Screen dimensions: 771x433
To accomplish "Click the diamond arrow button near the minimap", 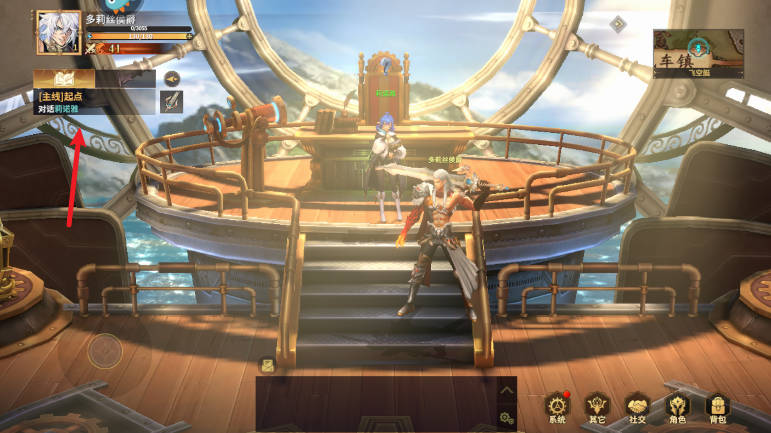I will [x=618, y=24].
